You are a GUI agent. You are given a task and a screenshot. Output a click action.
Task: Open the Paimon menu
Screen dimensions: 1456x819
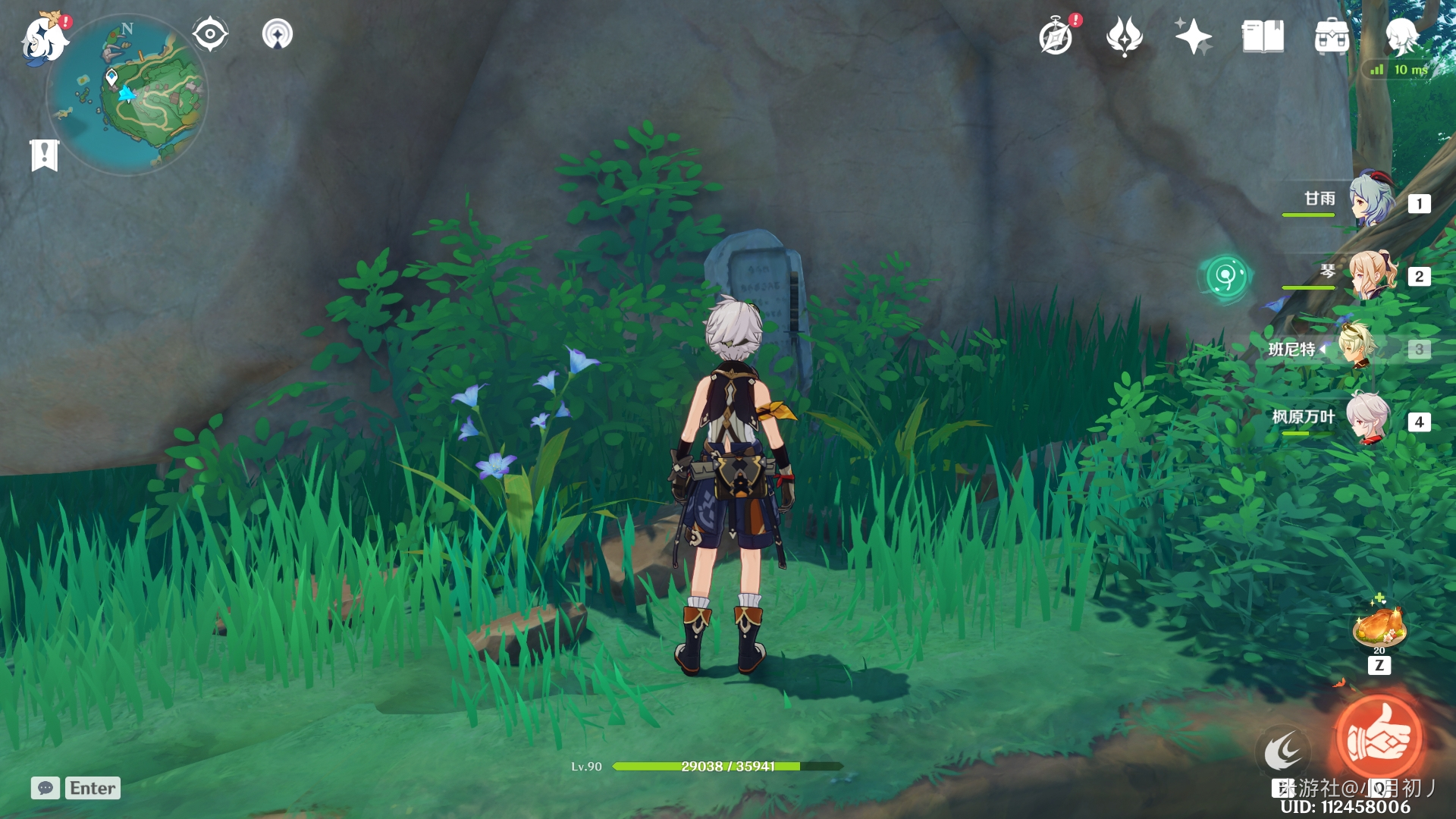(44, 38)
